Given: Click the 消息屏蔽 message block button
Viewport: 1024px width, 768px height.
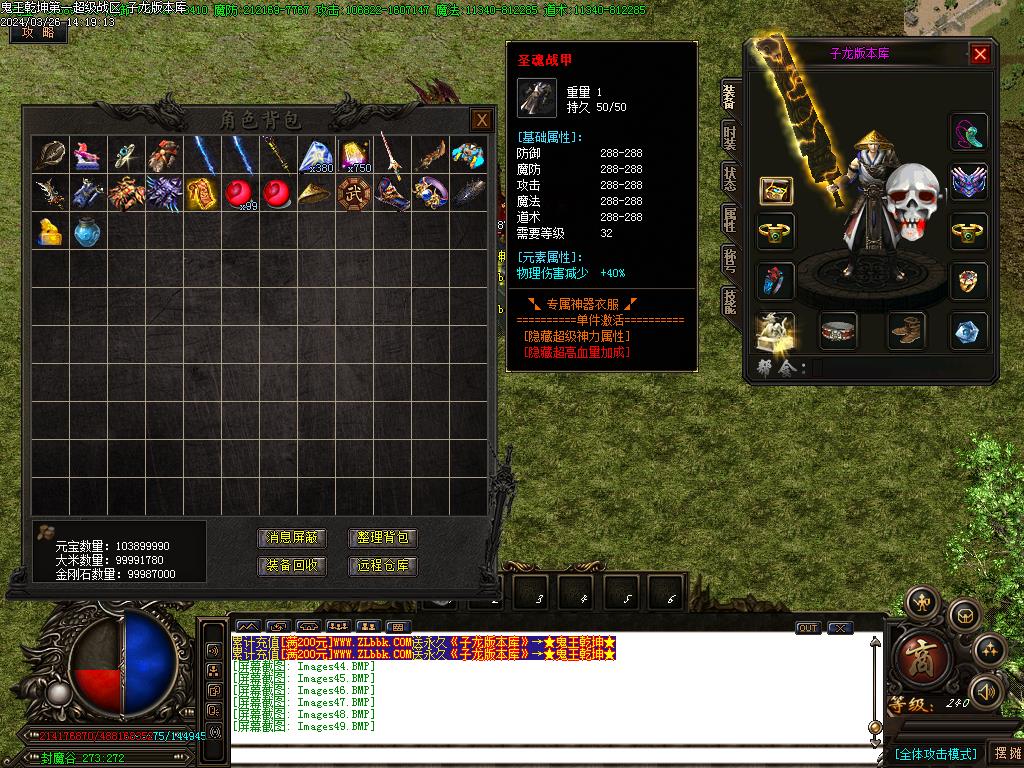Looking at the screenshot, I should click(293, 538).
